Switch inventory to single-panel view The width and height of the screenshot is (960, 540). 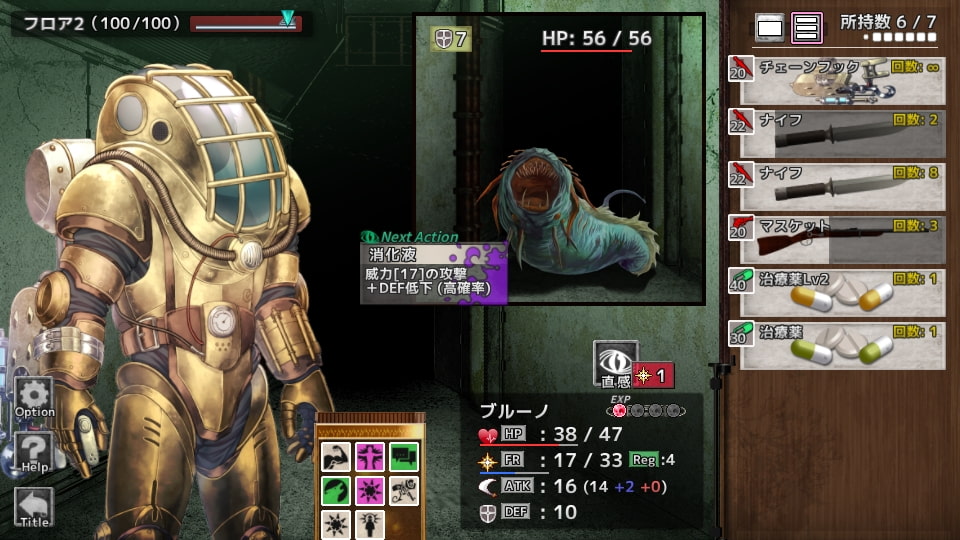click(770, 27)
